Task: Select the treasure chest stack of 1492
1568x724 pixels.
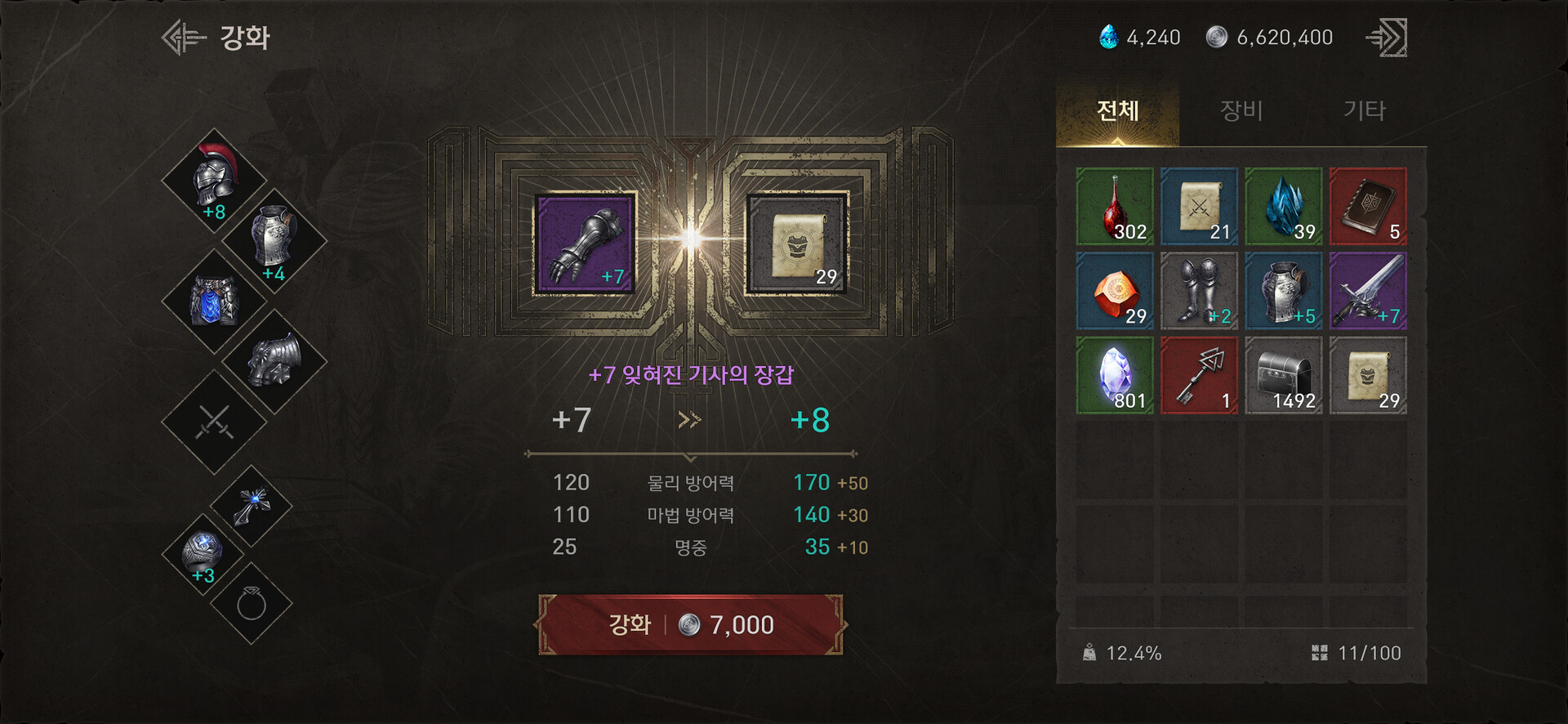Action: click(x=1283, y=375)
